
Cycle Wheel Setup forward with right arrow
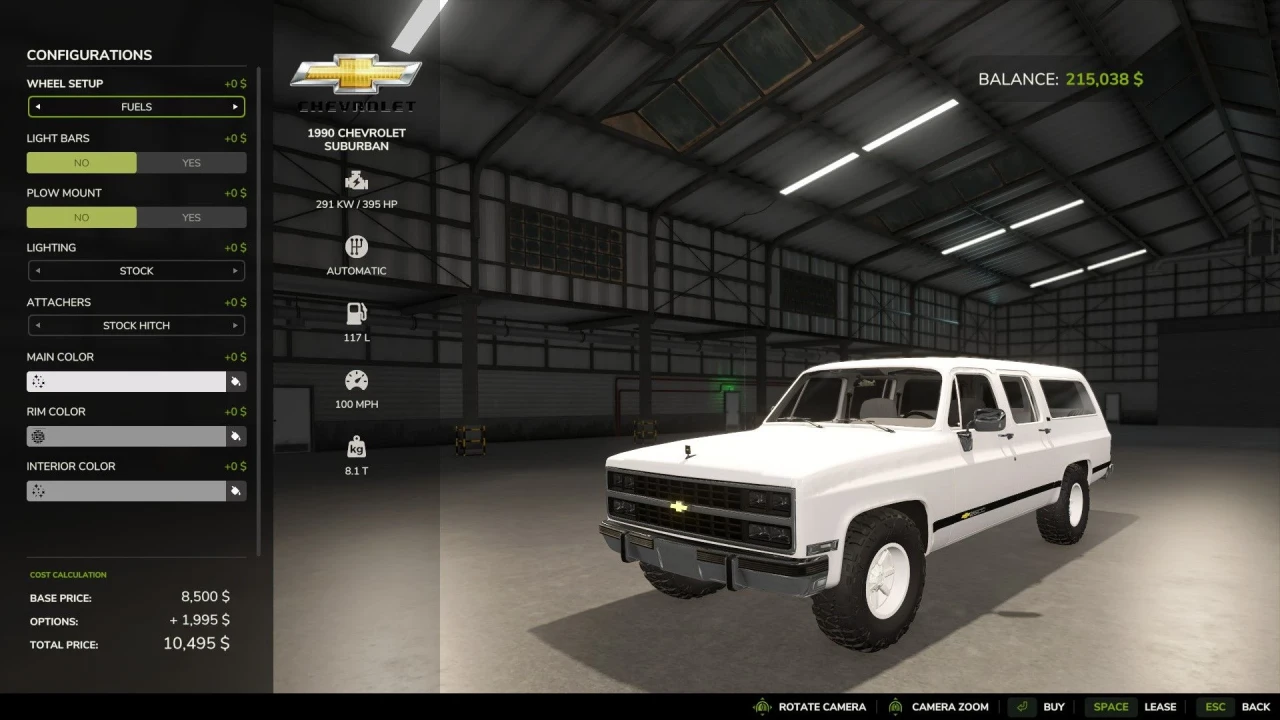click(x=236, y=106)
